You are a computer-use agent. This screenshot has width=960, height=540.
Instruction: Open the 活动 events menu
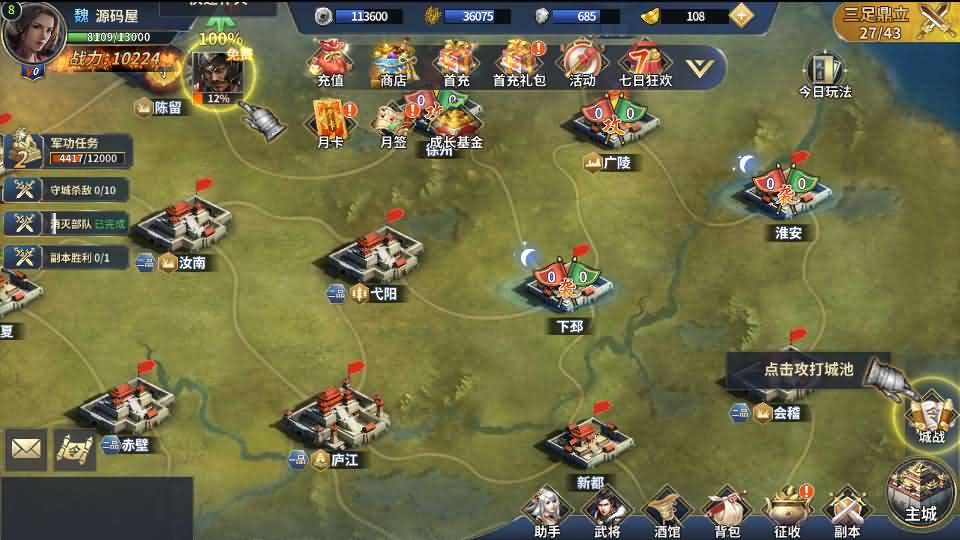click(x=582, y=63)
